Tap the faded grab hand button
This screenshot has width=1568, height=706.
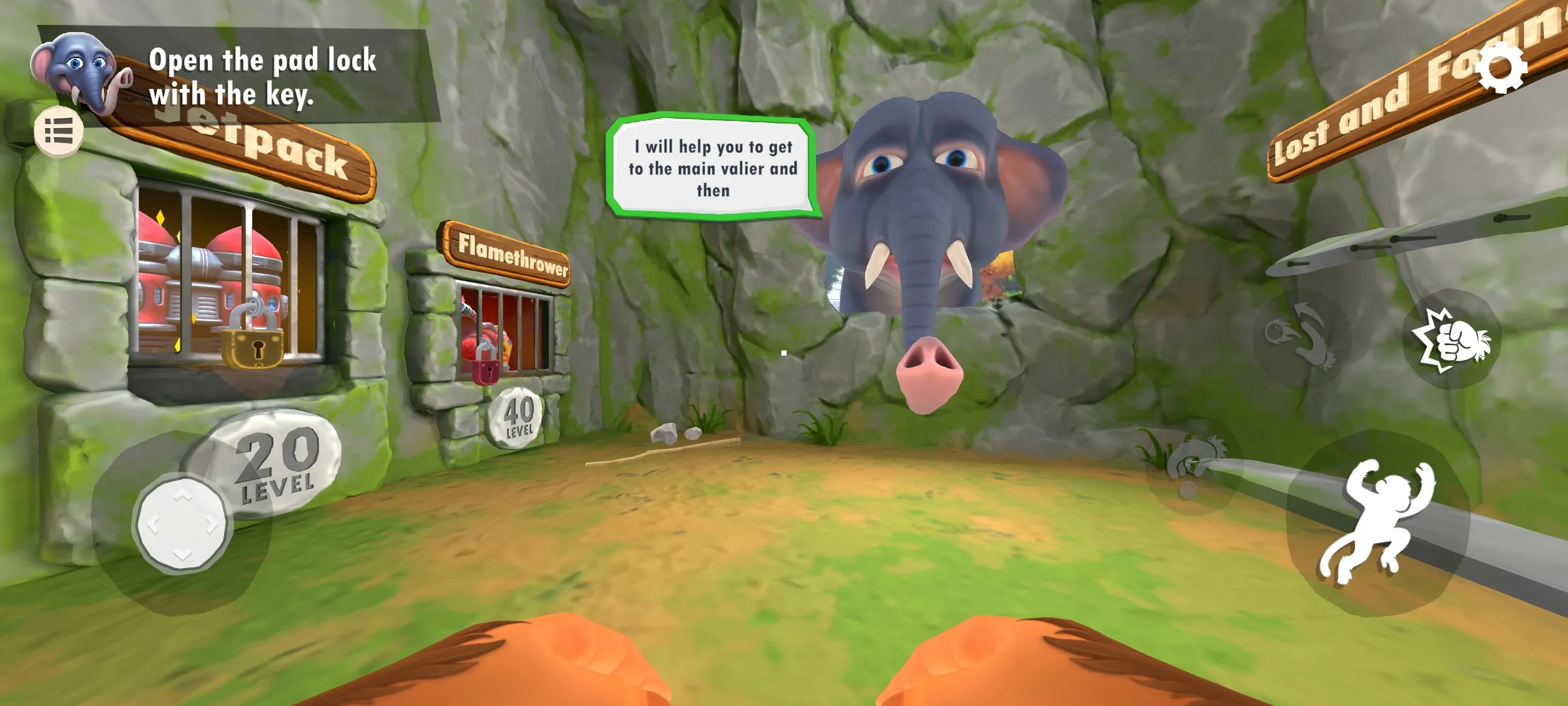(x=1194, y=467)
